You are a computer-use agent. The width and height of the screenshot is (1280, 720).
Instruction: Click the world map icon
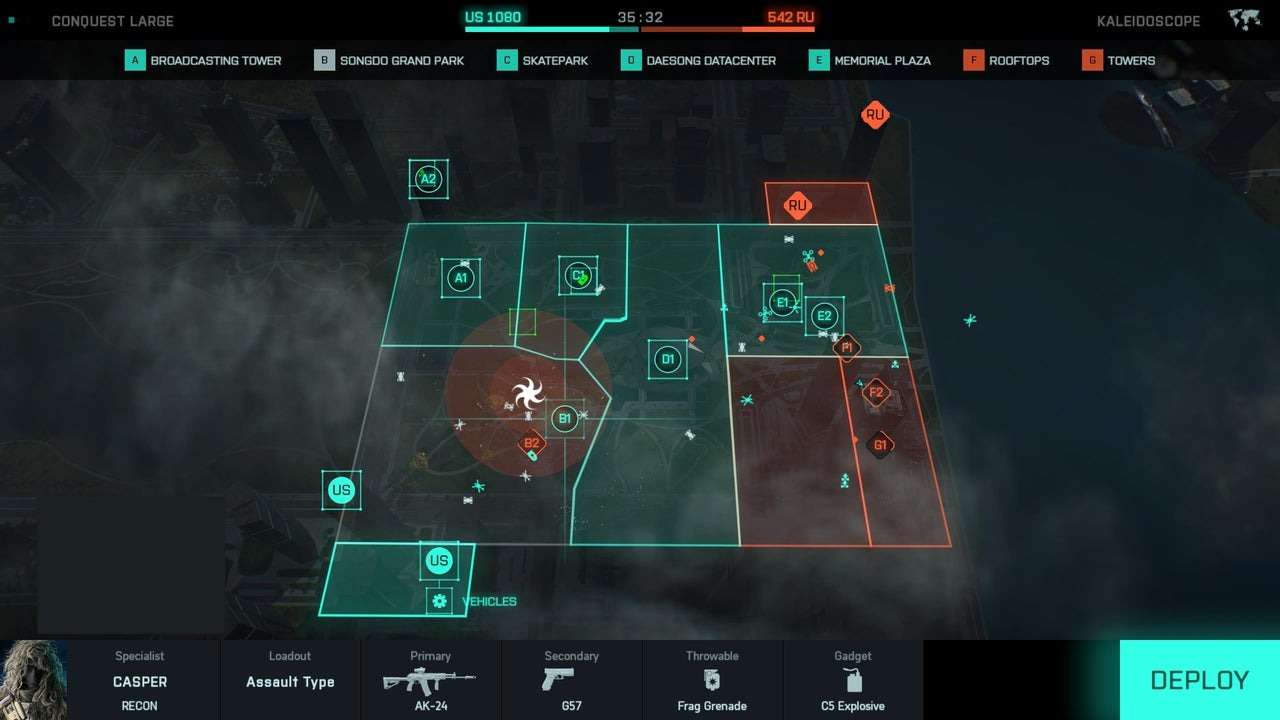pos(1243,20)
